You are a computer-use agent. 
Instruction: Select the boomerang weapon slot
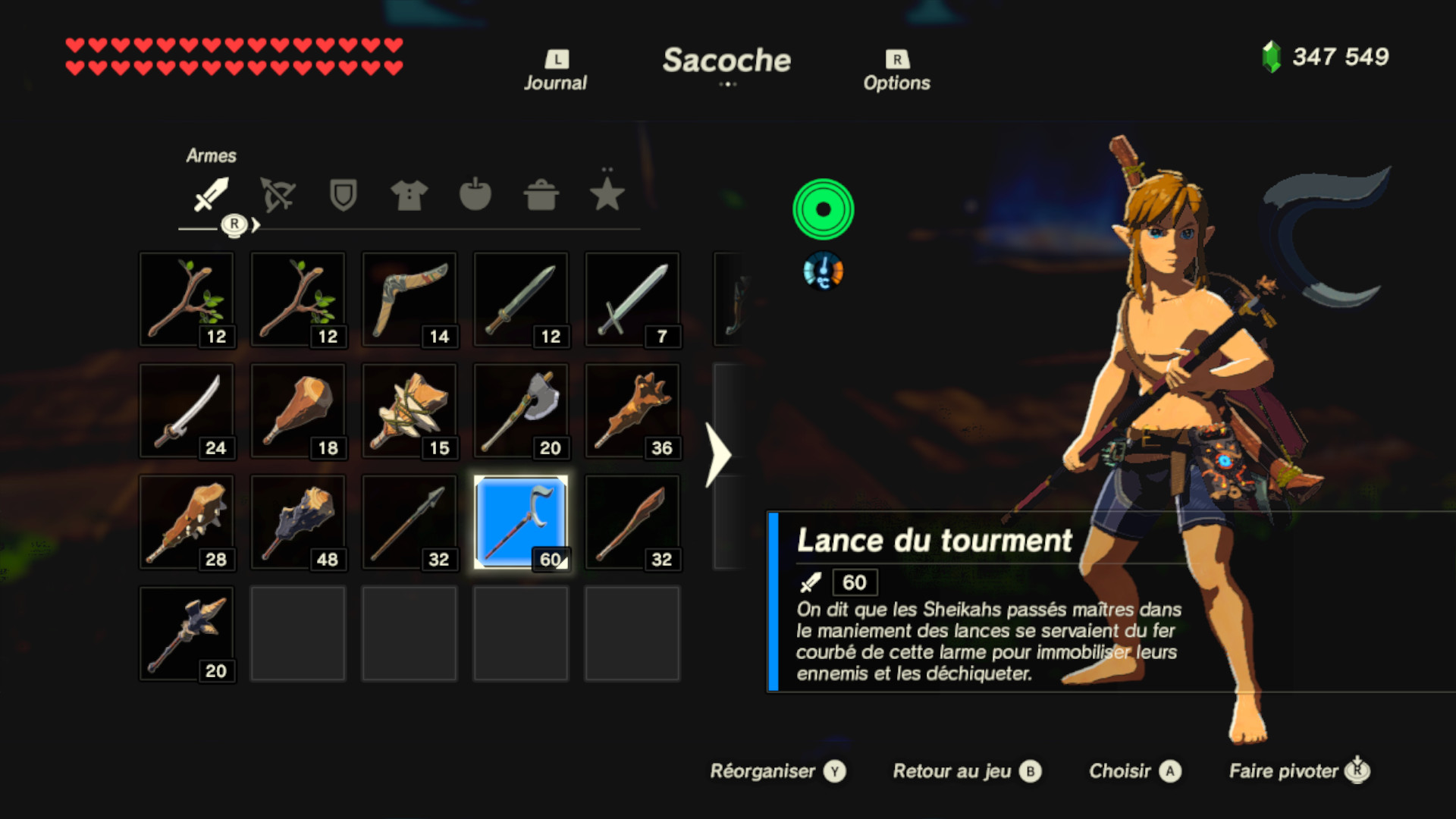[409, 299]
